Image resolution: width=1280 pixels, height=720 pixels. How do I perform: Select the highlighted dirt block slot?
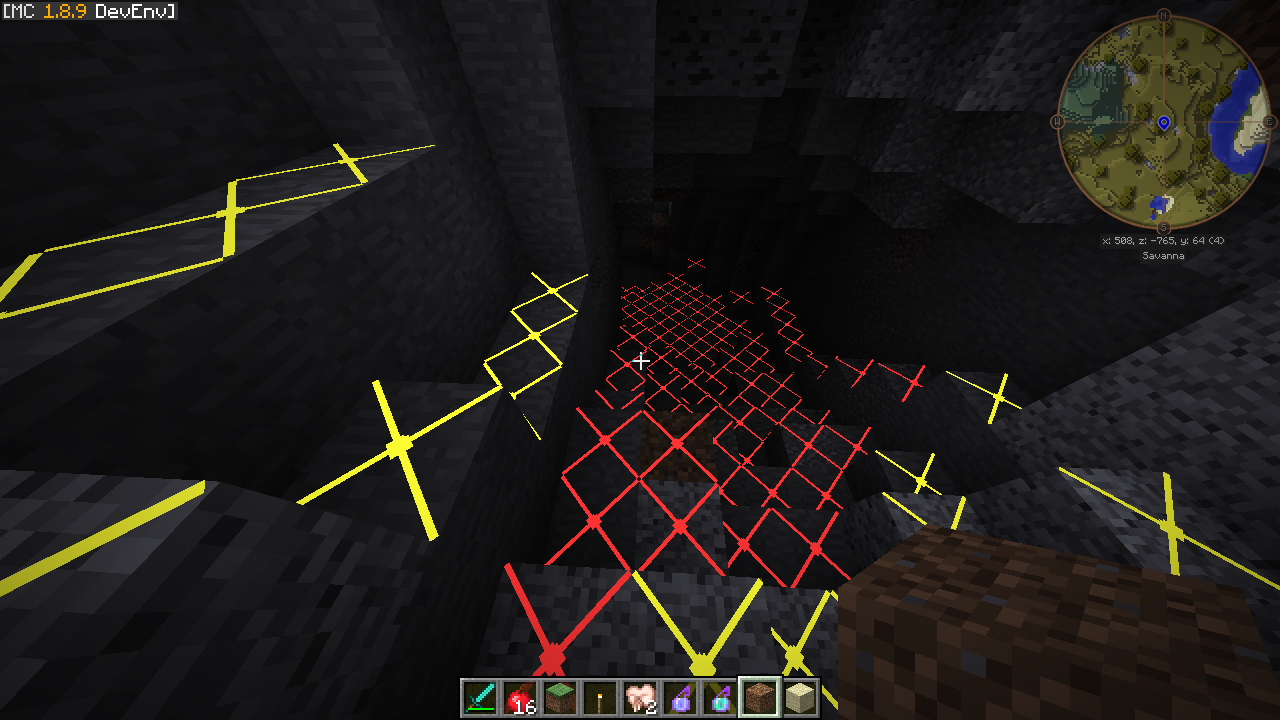click(760, 698)
